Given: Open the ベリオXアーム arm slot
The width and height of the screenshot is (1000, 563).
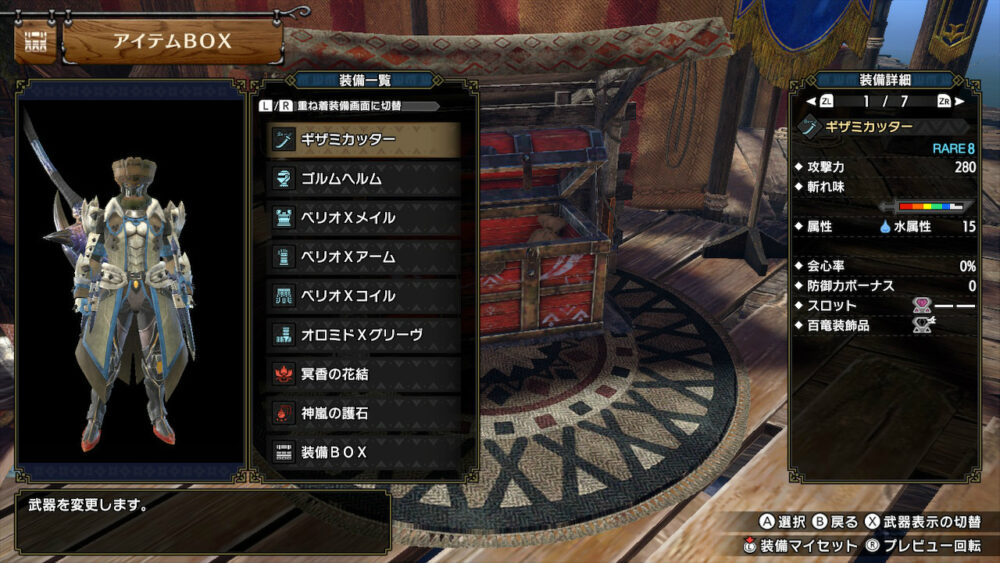Looking at the screenshot, I should [363, 256].
